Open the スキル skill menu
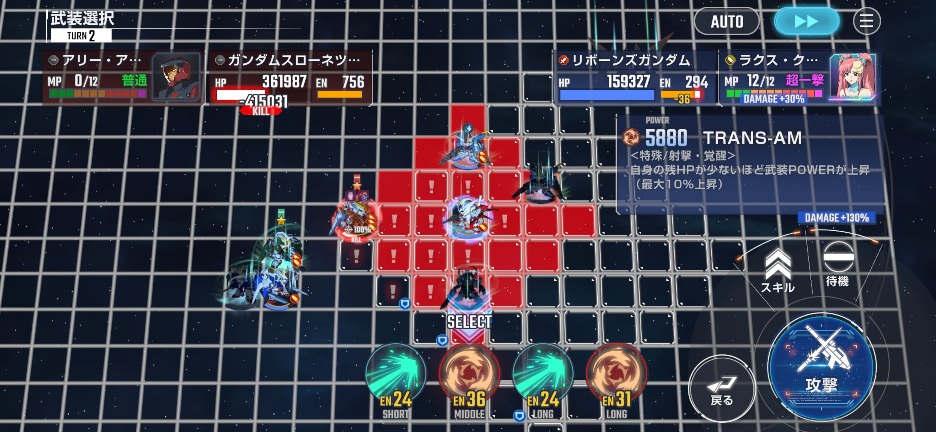 tap(777, 270)
